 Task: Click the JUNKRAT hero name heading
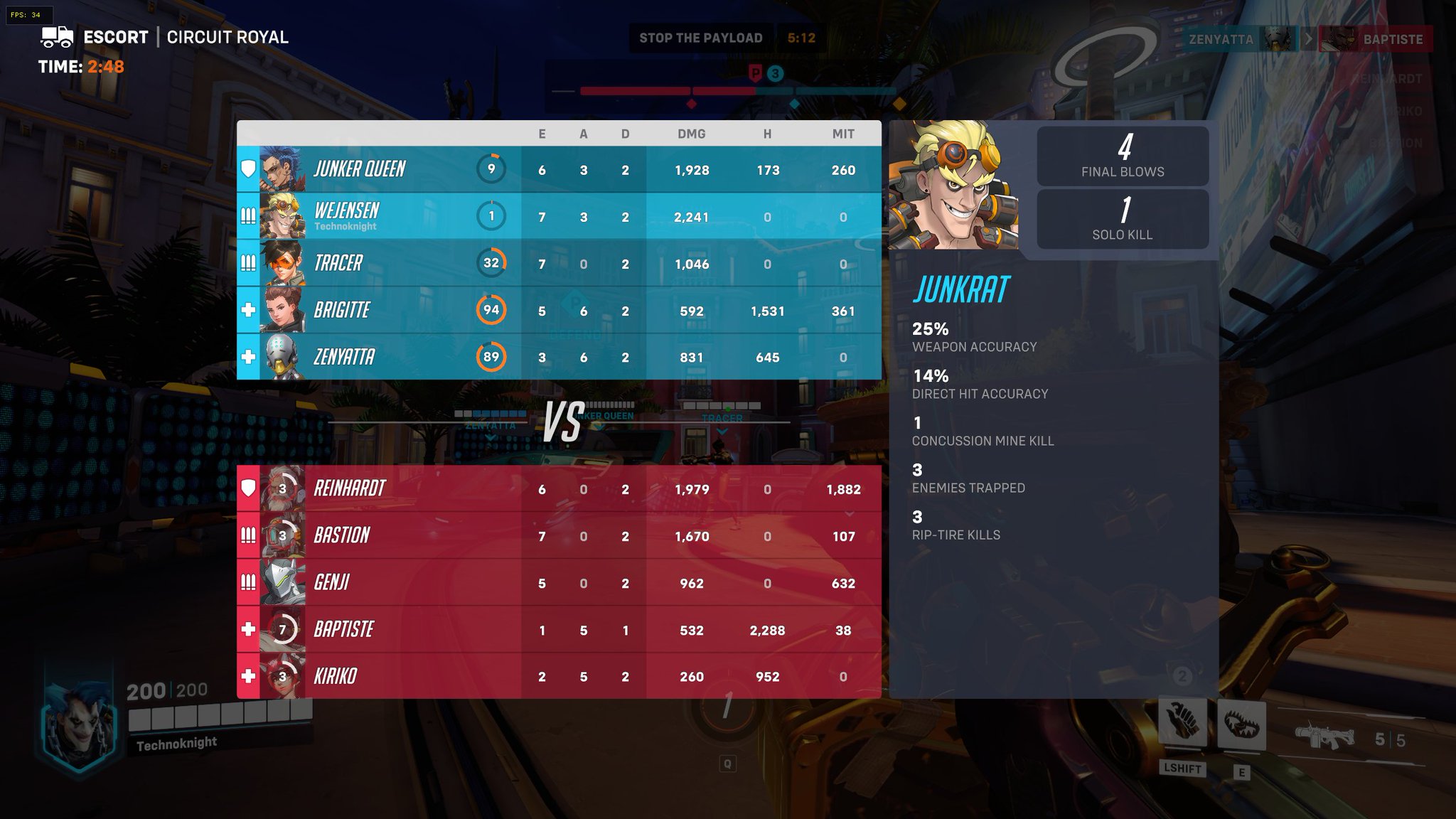960,289
